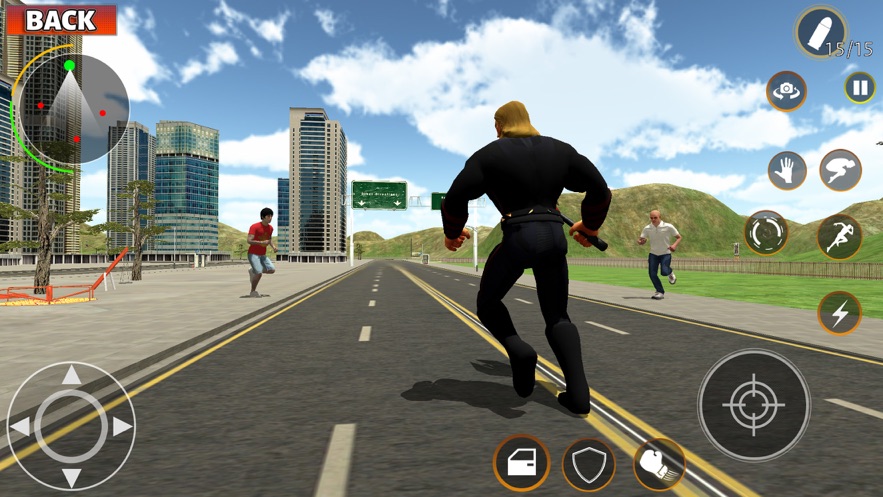
Task: Tap the movement pad's up arrow
Action: tap(71, 376)
